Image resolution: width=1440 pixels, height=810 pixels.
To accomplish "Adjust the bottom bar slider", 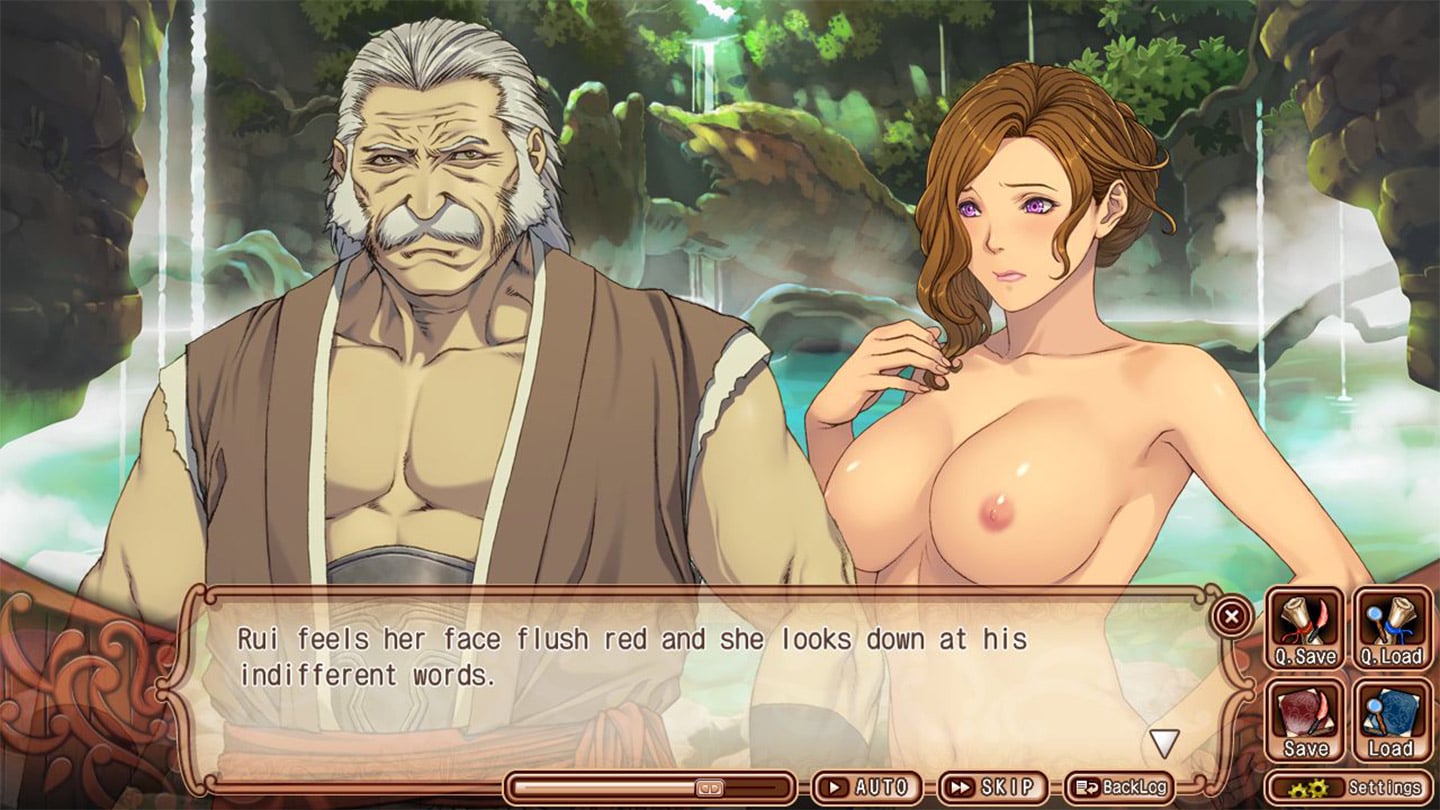I will point(708,787).
